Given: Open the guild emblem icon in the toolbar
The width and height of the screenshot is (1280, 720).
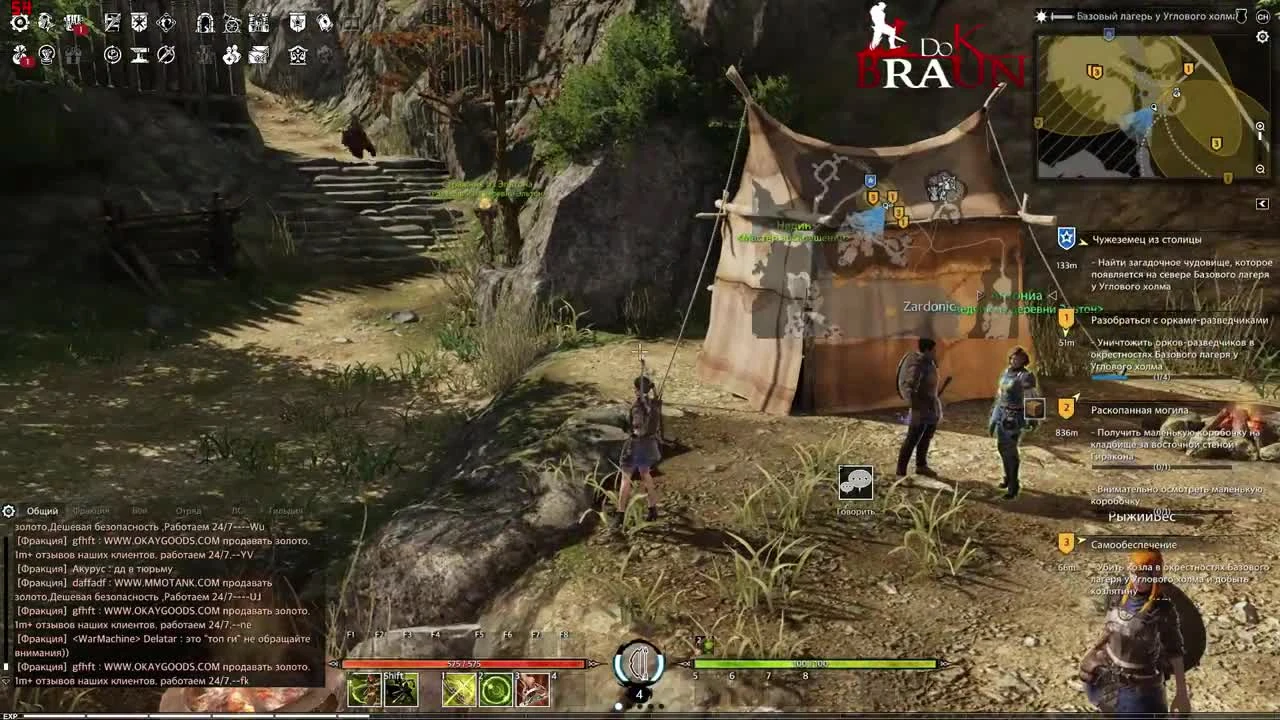Looking at the screenshot, I should 295,23.
